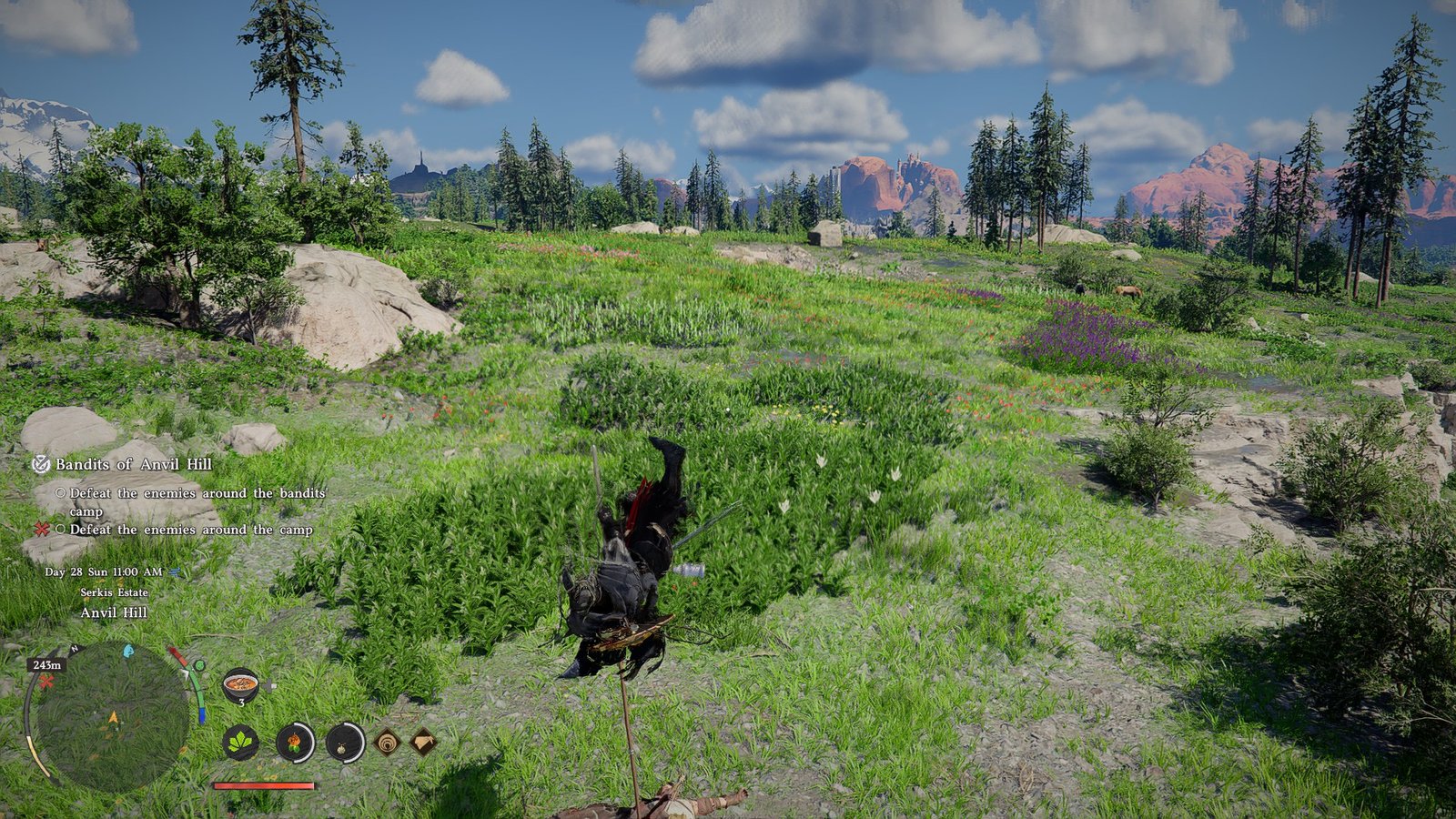Activate the green leaf skill icon

coord(240,743)
